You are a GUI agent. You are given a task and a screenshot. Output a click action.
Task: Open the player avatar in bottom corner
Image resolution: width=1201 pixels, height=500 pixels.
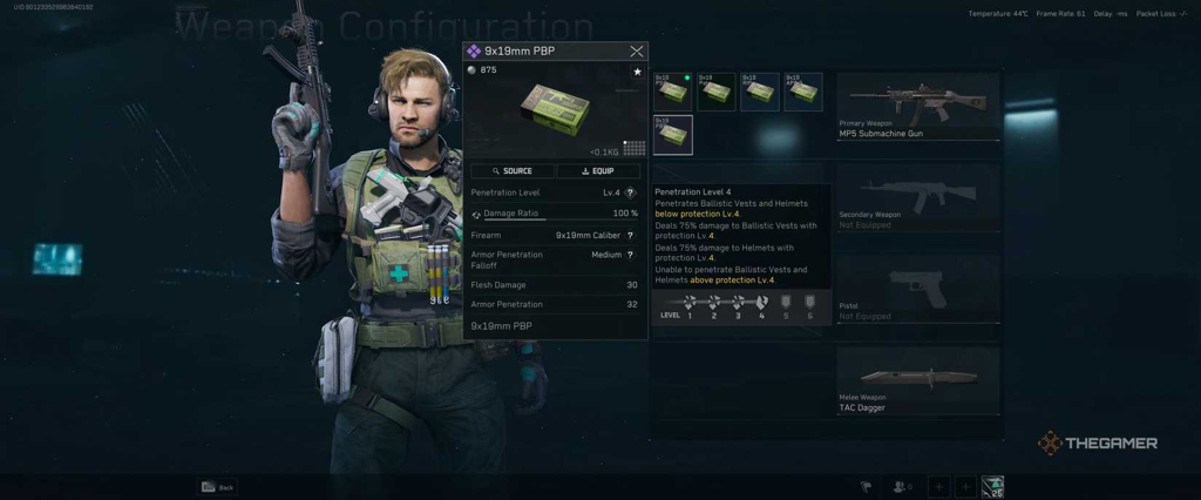(992, 487)
